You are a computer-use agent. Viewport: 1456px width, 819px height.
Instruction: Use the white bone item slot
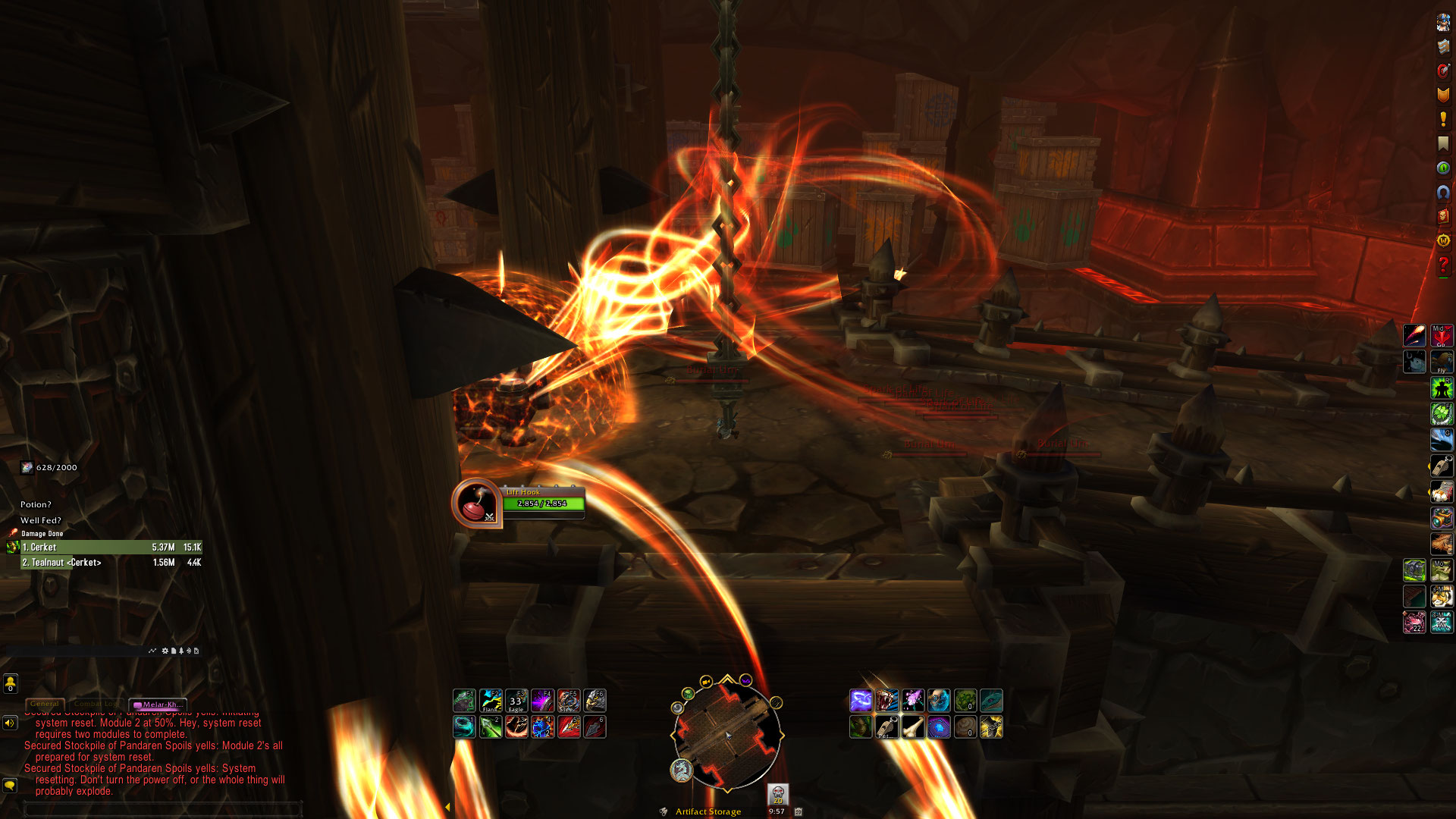tap(913, 727)
